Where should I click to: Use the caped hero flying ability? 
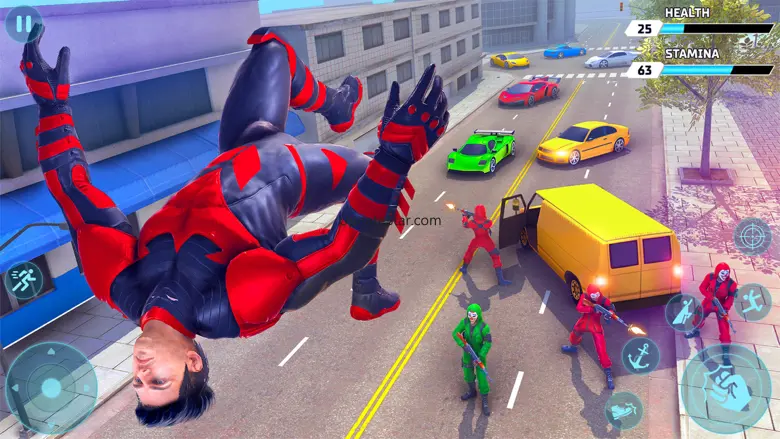click(684, 312)
